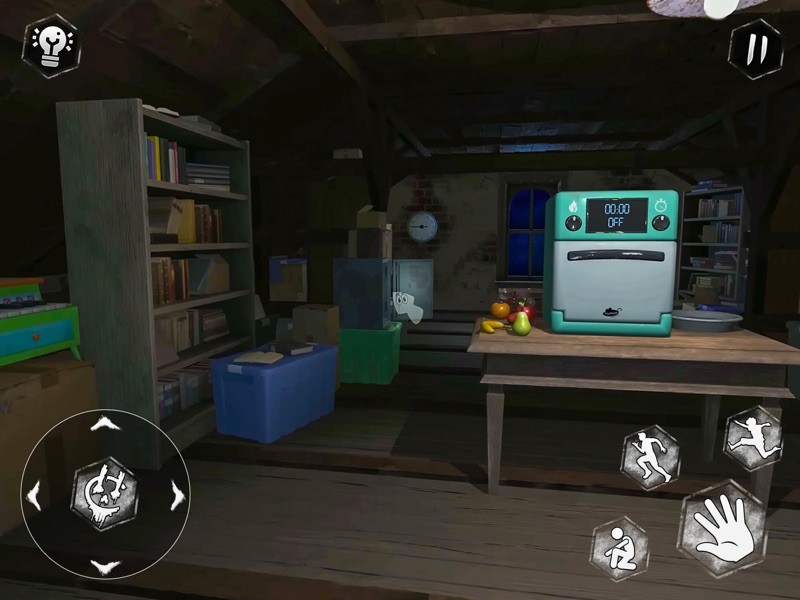The width and height of the screenshot is (800, 600).
Task: Tap the jump leaping figure button
Action: tap(753, 437)
